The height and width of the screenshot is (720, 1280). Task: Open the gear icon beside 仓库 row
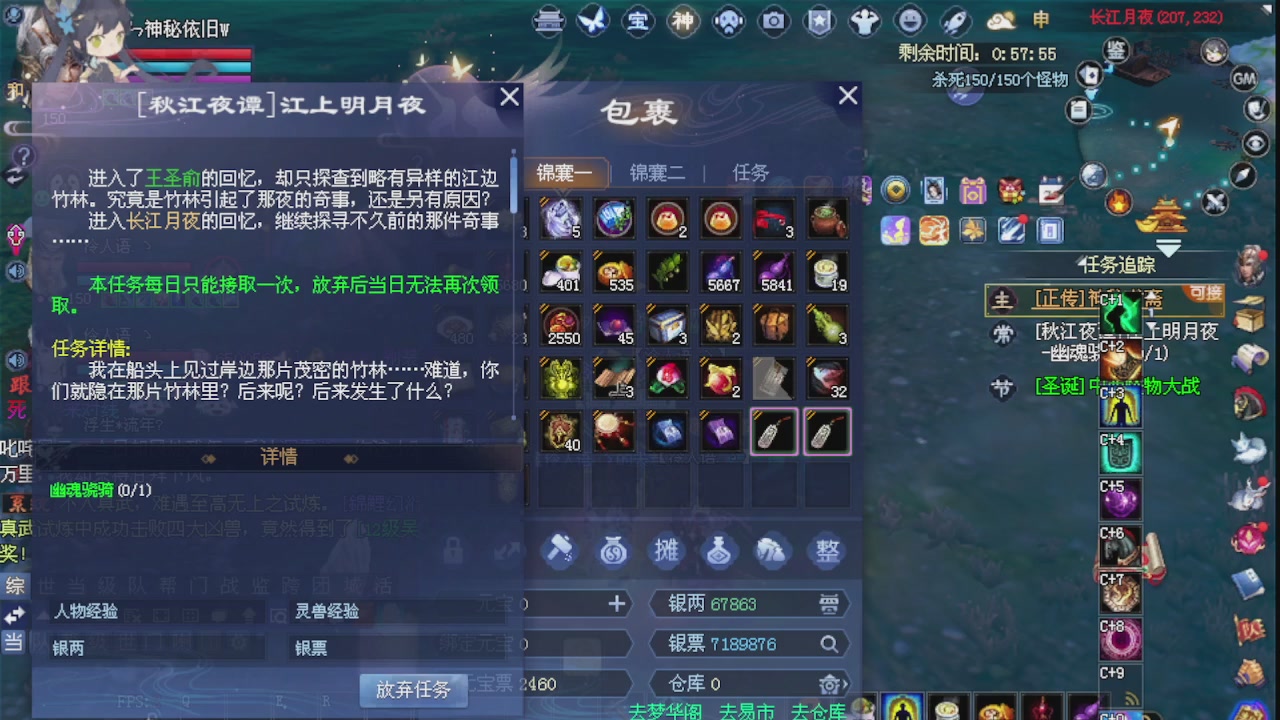[x=830, y=684]
